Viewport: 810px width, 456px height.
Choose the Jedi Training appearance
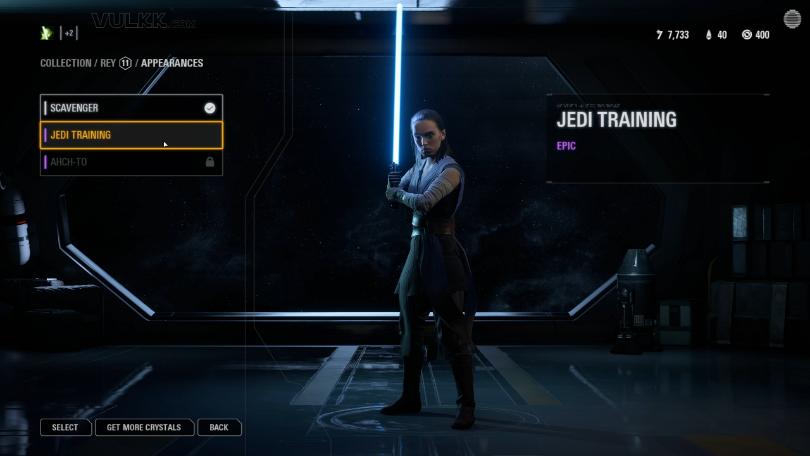coord(130,135)
